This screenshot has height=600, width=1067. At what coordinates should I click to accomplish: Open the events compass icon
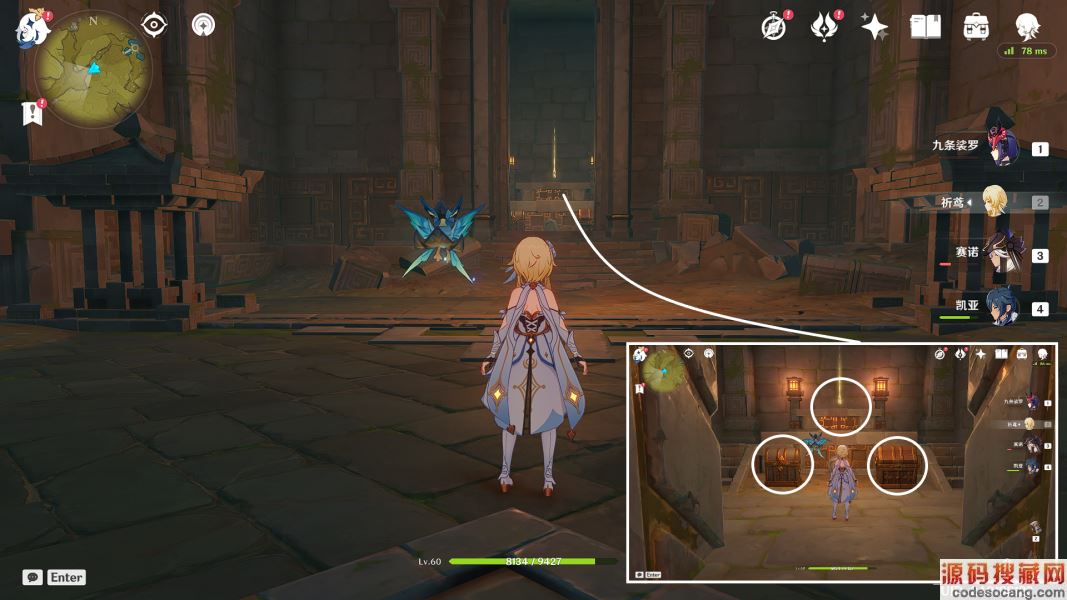(773, 27)
